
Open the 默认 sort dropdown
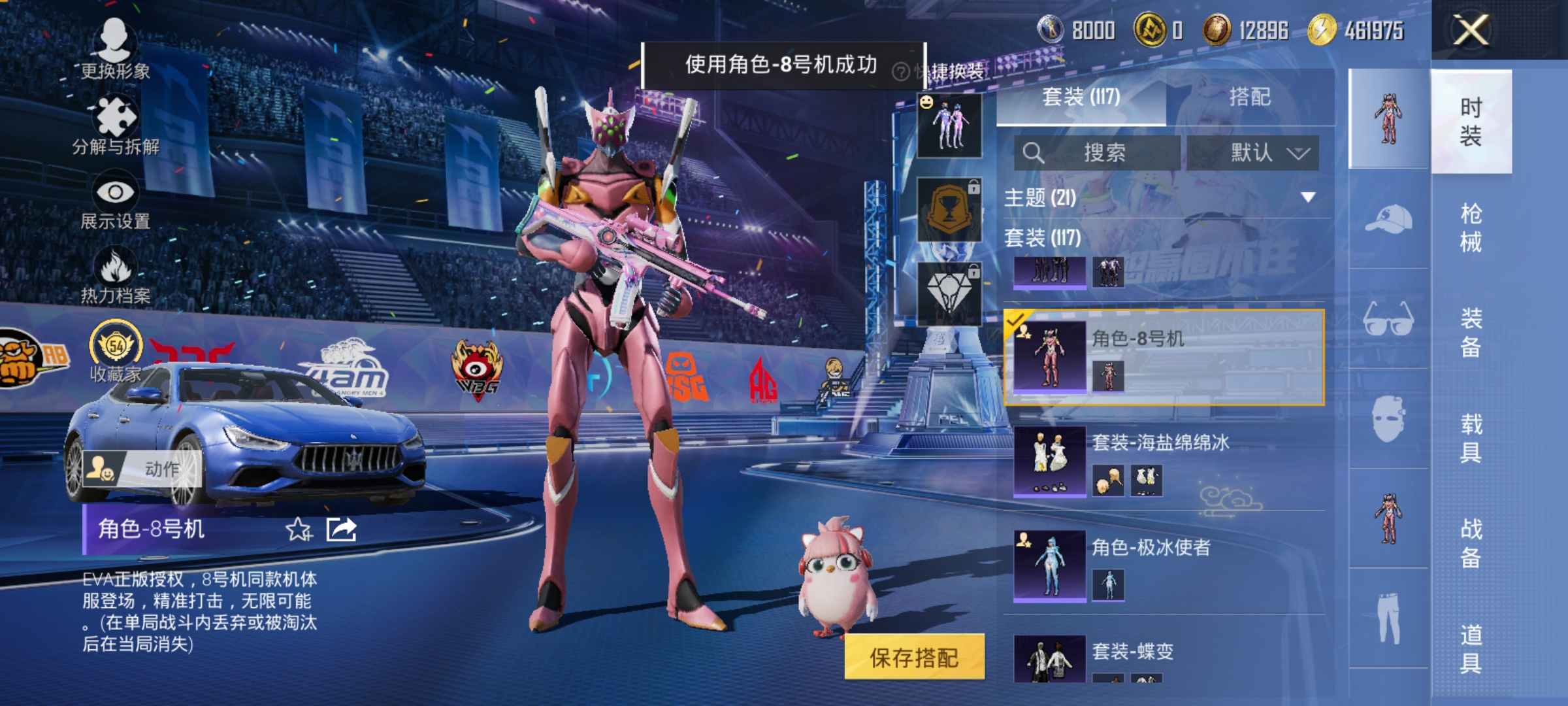[x=1266, y=152]
